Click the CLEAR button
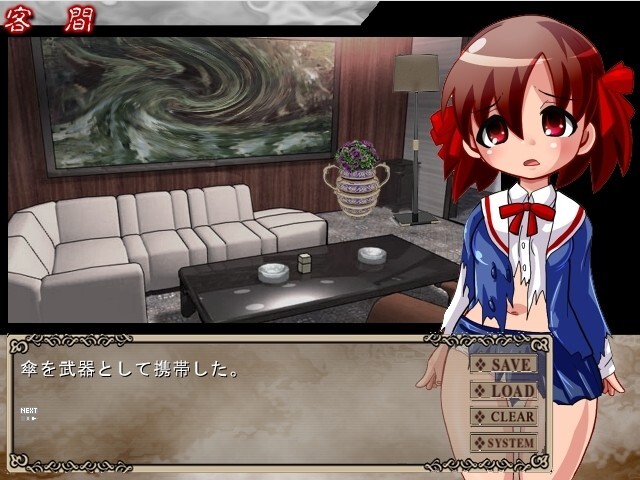The image size is (640, 480). (x=504, y=416)
